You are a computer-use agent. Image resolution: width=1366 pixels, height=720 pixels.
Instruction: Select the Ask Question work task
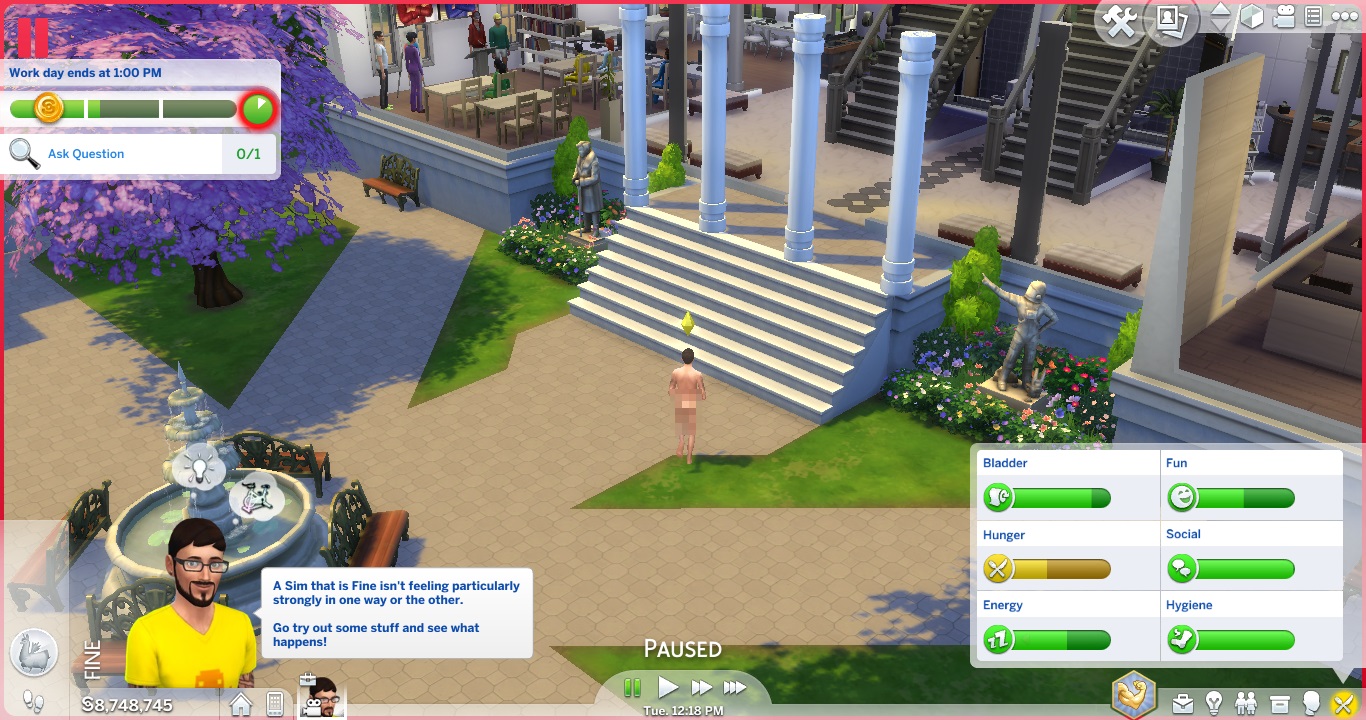coord(86,154)
